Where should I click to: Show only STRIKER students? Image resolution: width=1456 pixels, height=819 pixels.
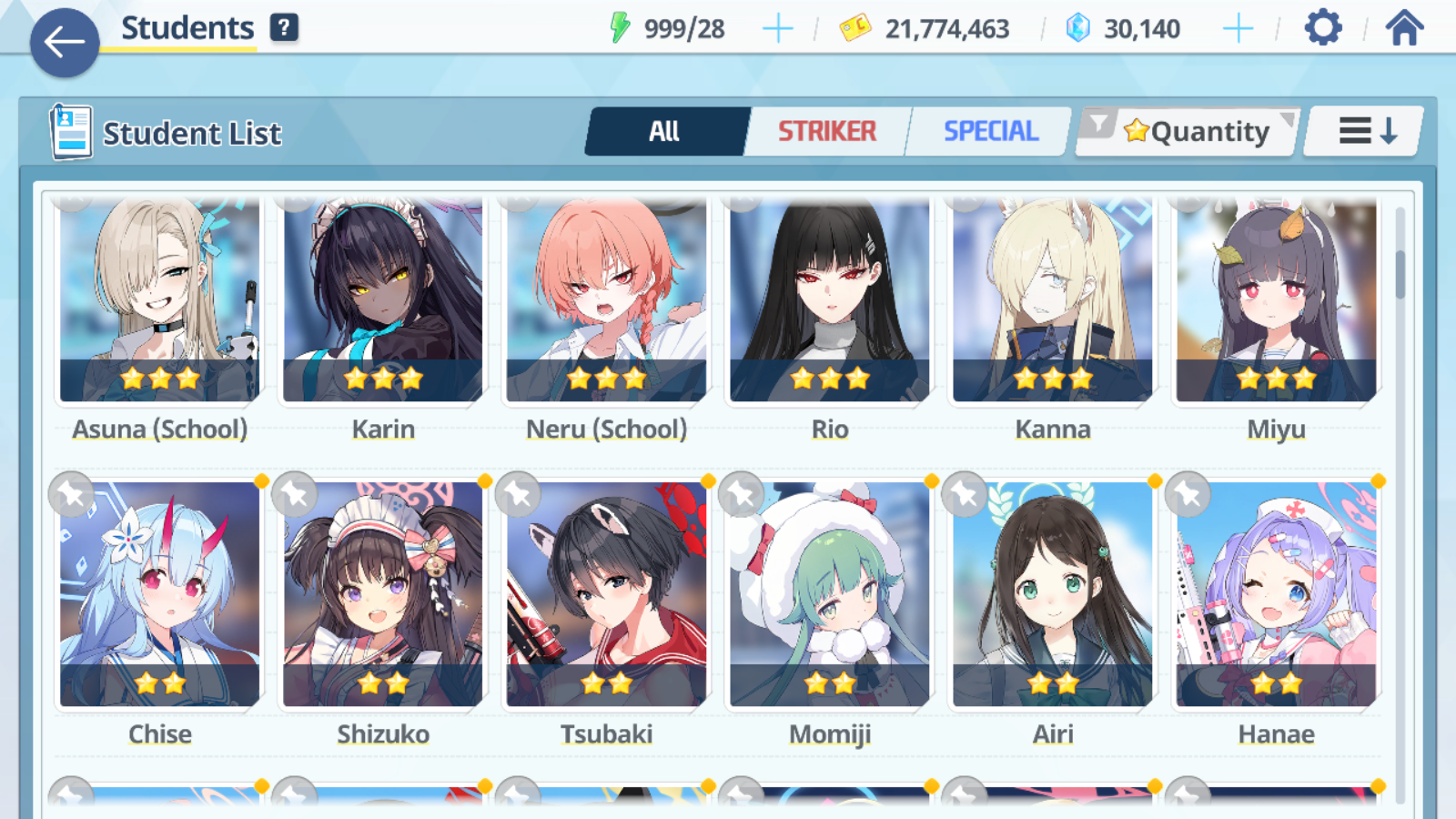pos(826,132)
